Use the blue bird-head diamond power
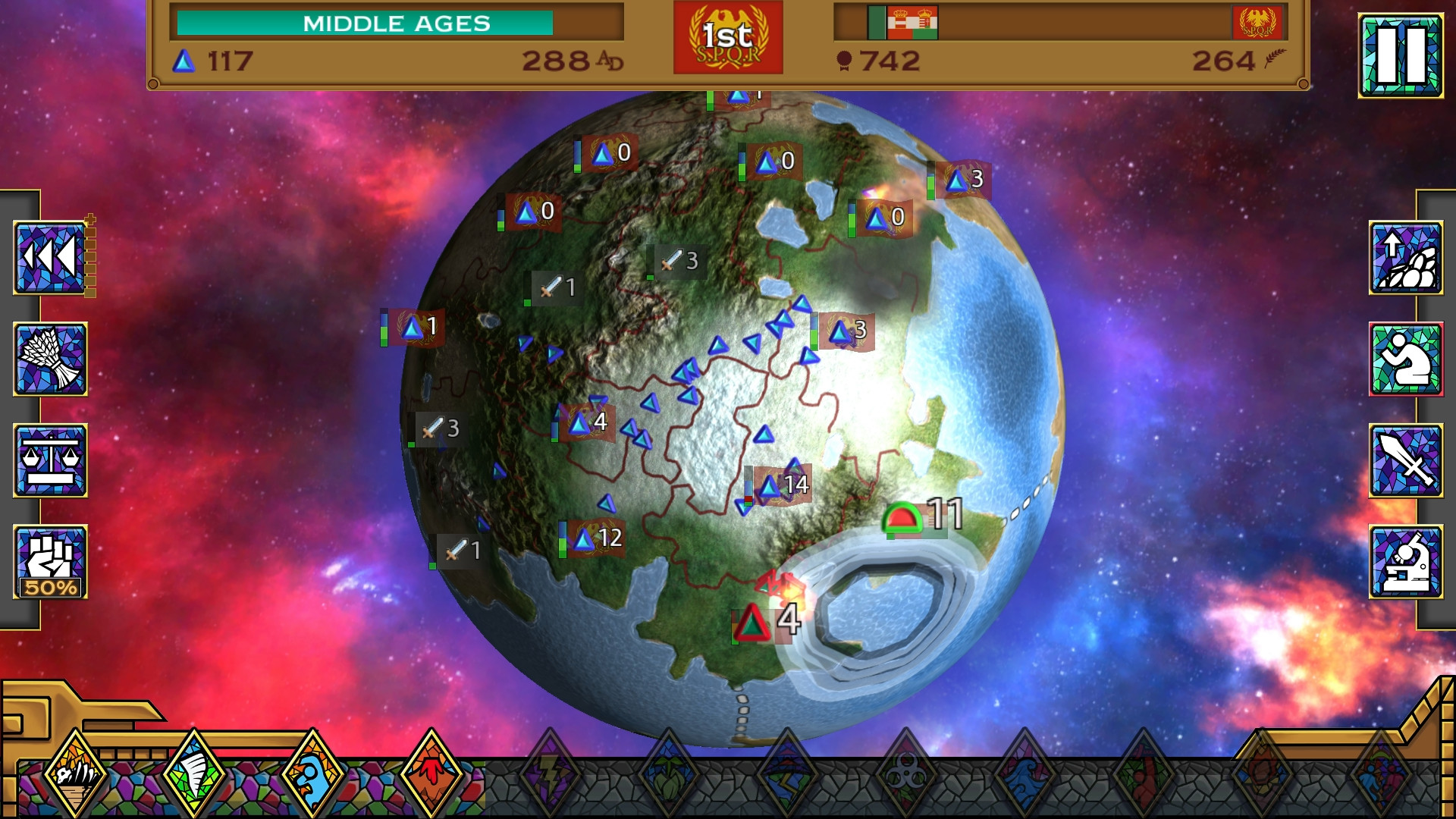The width and height of the screenshot is (1456, 819). point(312,775)
